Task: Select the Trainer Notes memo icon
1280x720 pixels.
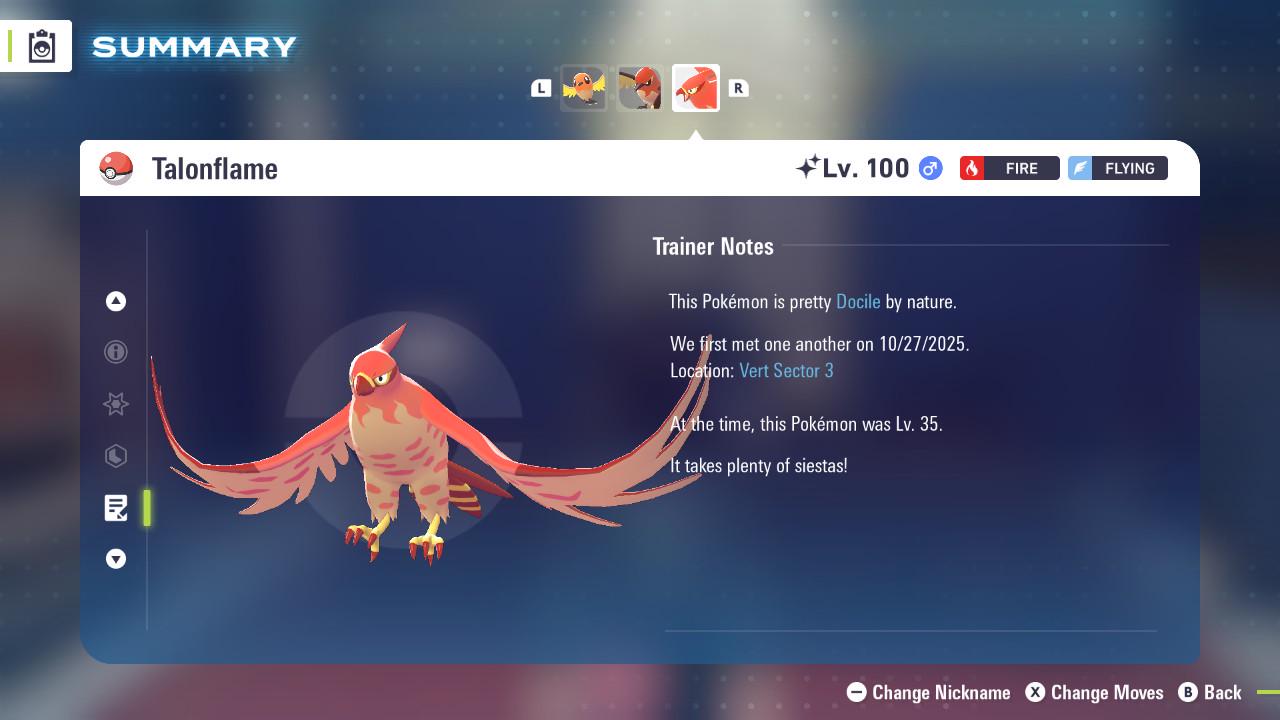Action: (116, 508)
